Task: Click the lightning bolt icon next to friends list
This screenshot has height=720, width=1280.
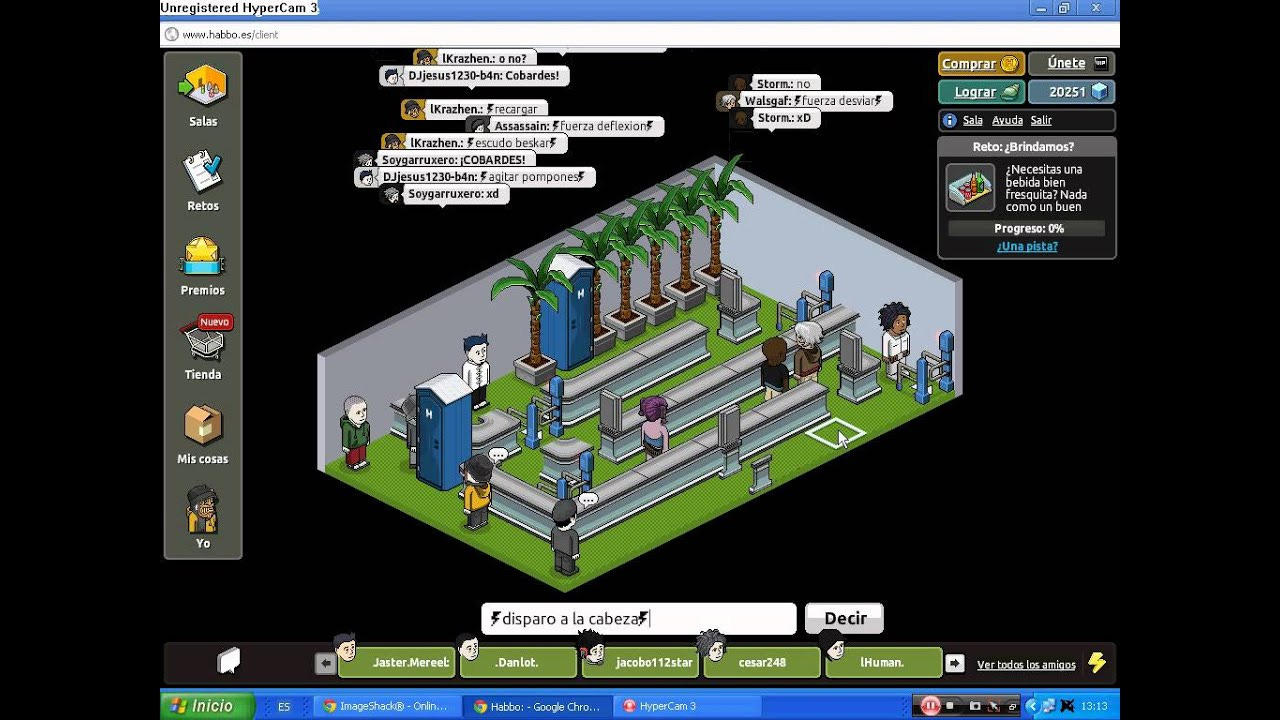Action: pyautogui.click(x=1098, y=662)
